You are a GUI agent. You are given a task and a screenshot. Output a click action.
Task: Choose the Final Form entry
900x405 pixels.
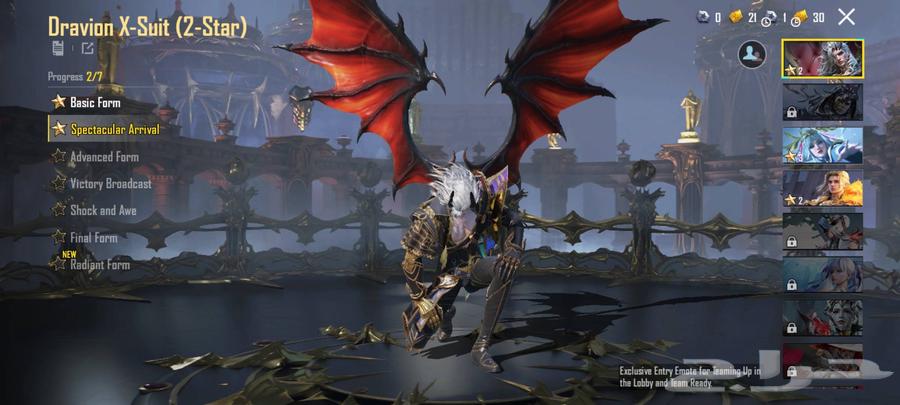coord(93,238)
